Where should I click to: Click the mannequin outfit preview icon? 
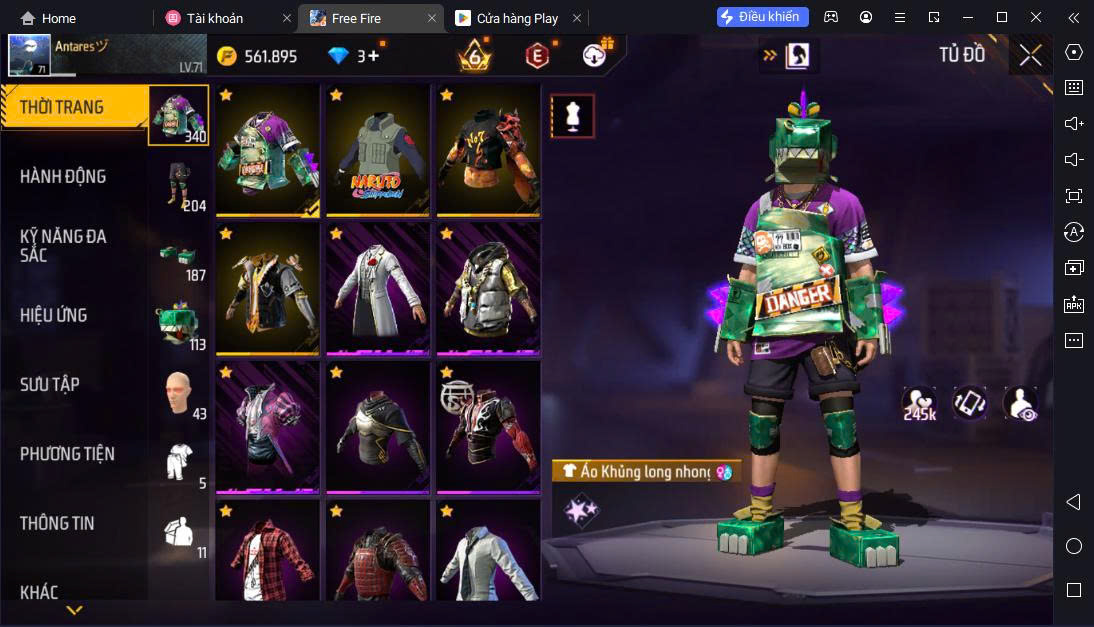click(x=572, y=116)
